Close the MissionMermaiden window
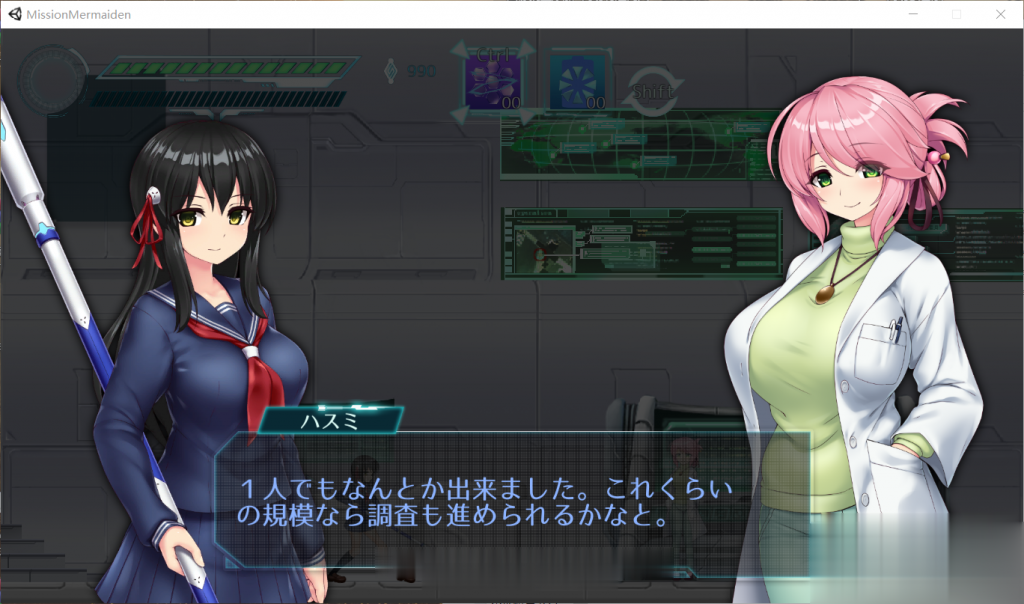 point(1000,15)
